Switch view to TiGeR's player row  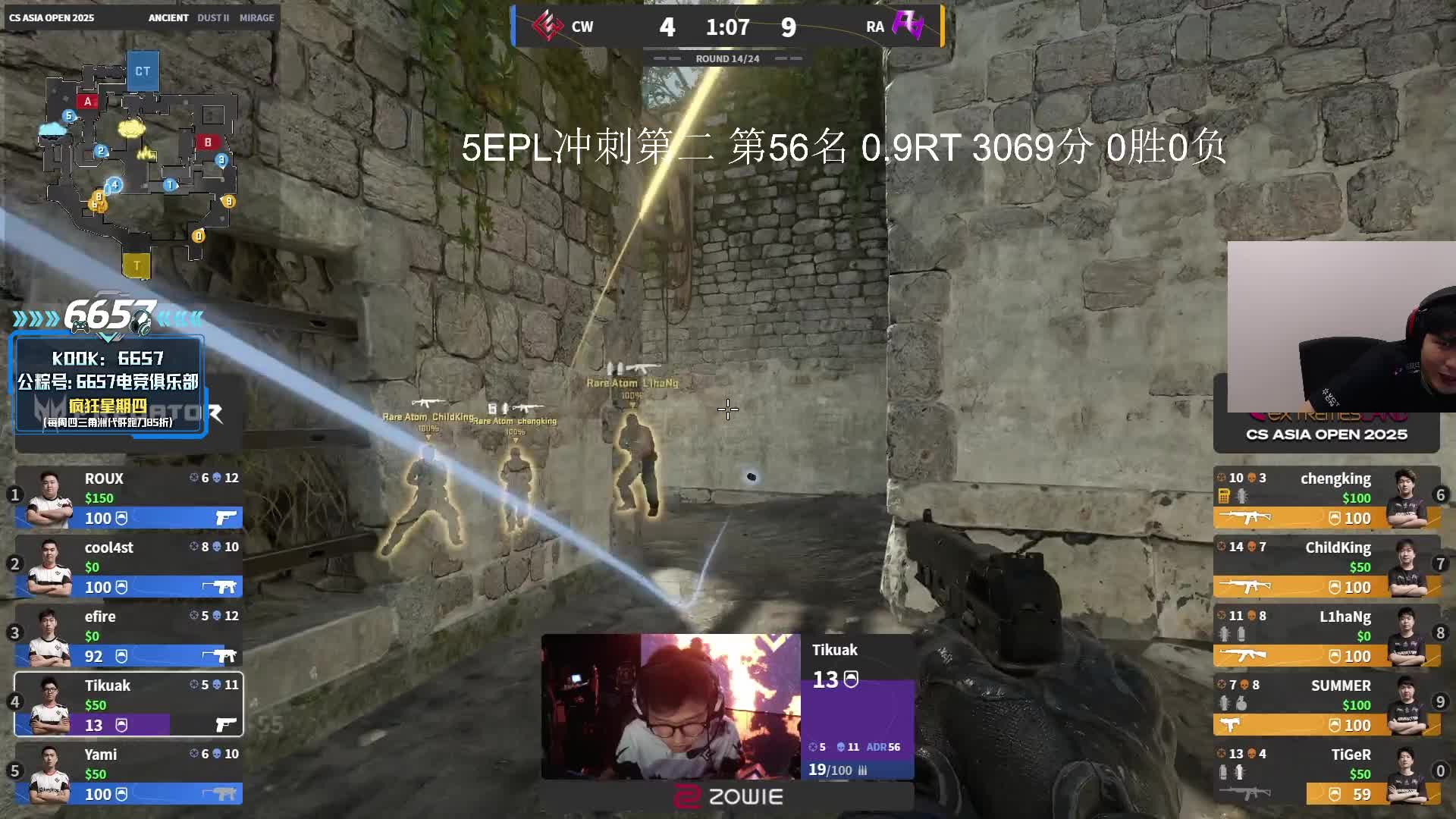1327,773
